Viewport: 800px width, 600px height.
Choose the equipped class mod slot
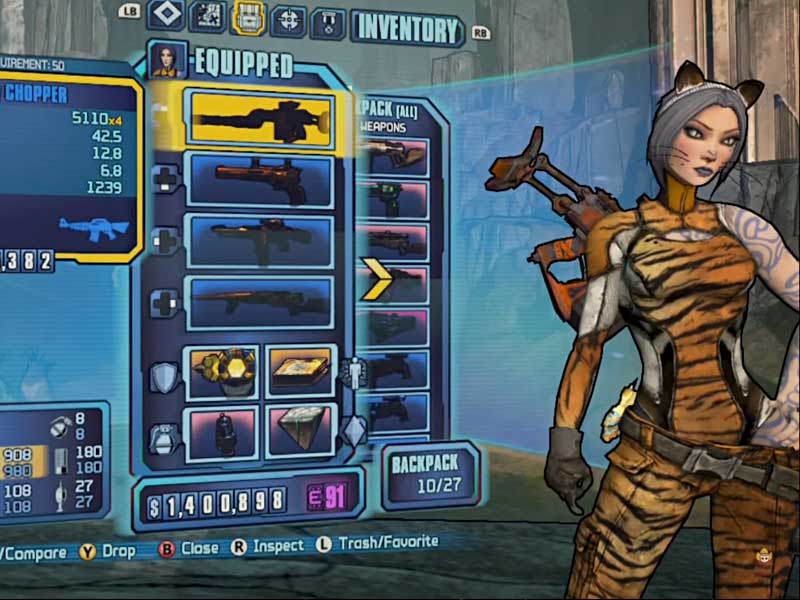300,372
